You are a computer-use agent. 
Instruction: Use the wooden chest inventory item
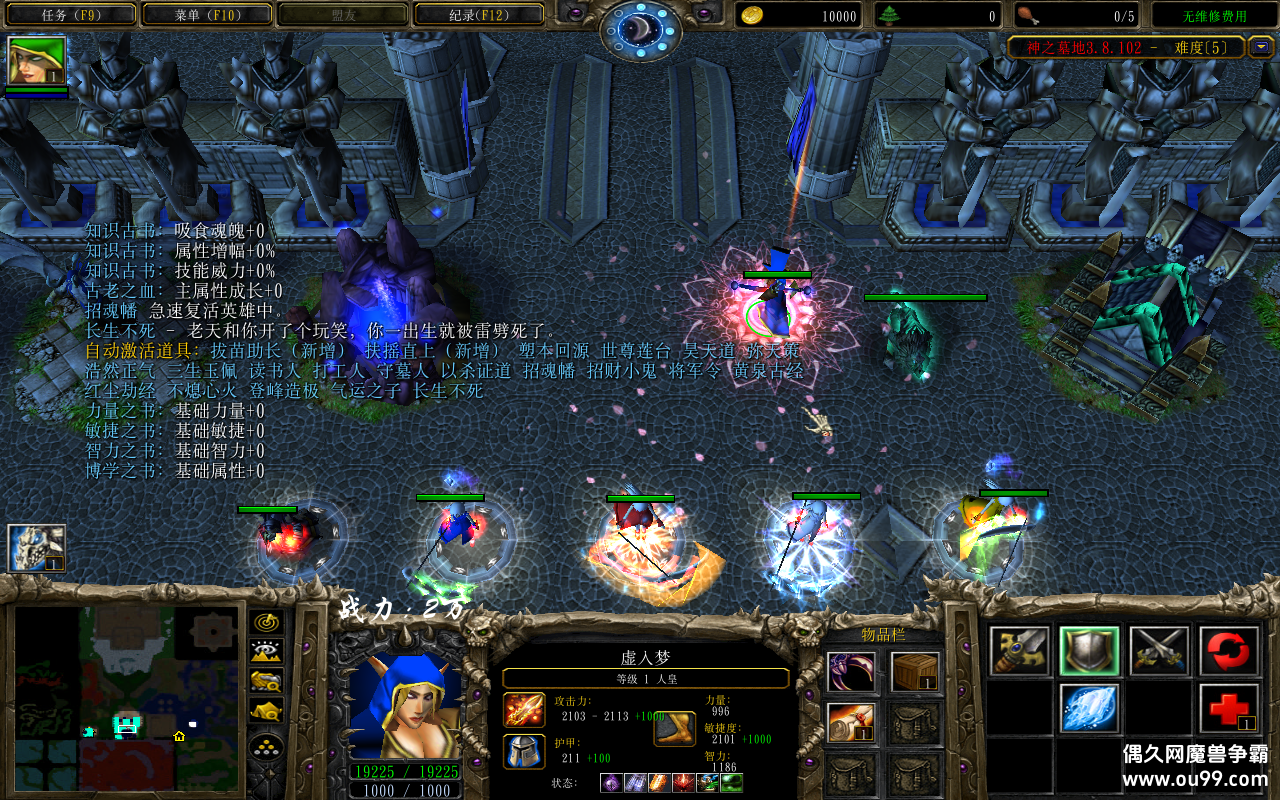[x=914, y=672]
